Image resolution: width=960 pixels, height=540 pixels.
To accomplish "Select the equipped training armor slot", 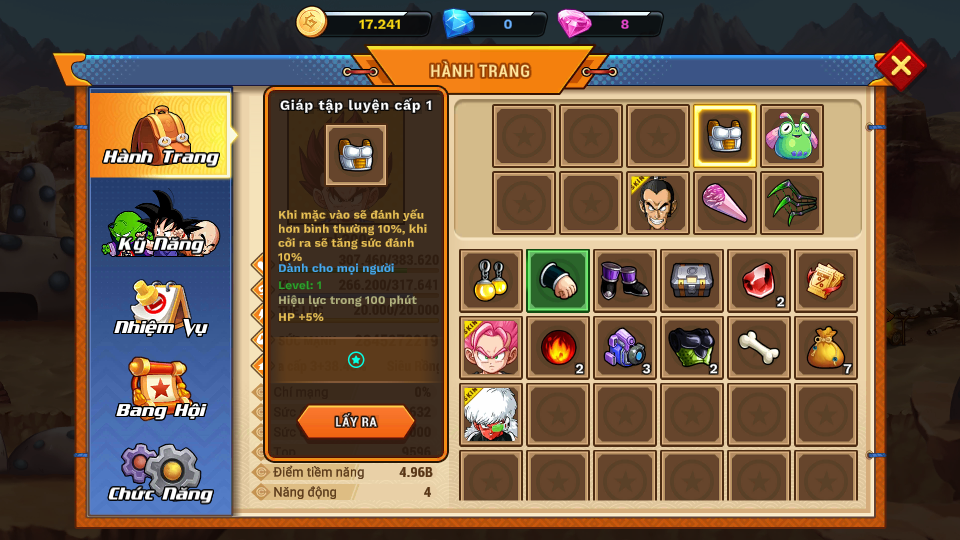I will coord(725,136).
